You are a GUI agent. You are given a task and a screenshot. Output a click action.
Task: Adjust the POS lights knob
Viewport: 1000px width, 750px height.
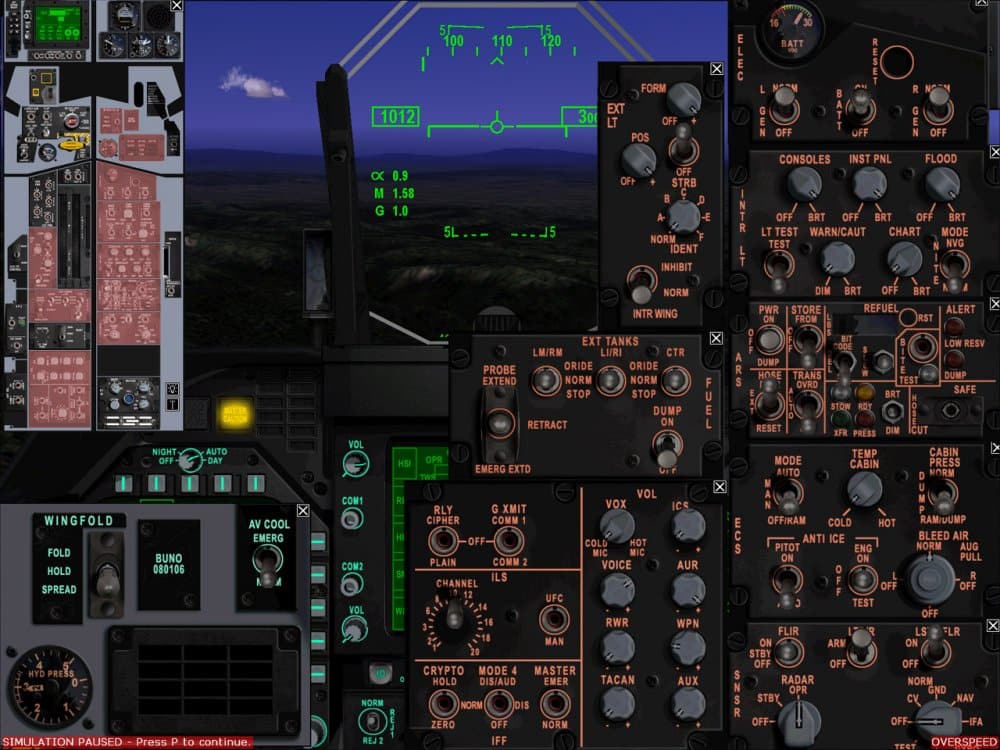(638, 159)
